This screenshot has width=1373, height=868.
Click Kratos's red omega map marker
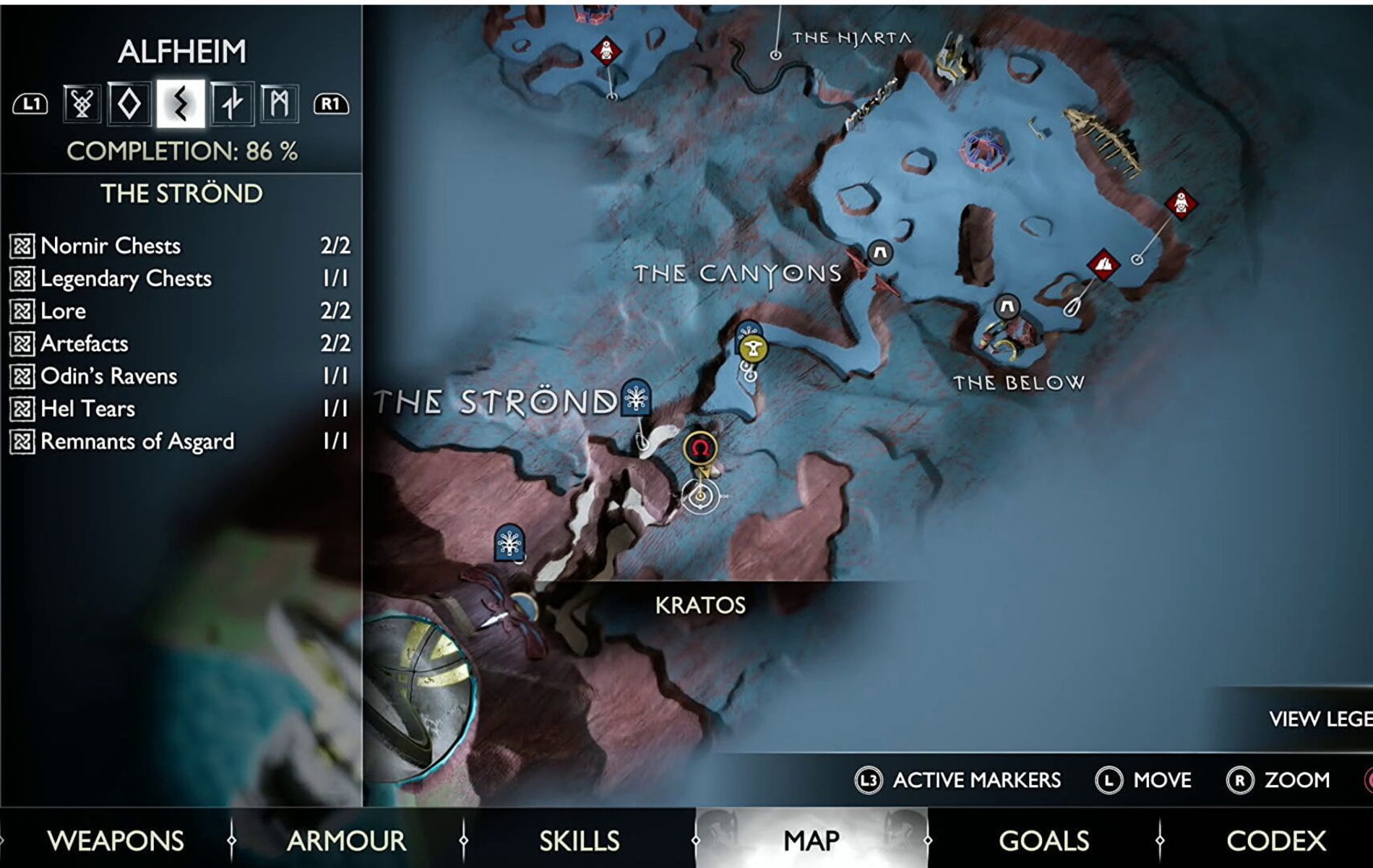pyautogui.click(x=700, y=448)
